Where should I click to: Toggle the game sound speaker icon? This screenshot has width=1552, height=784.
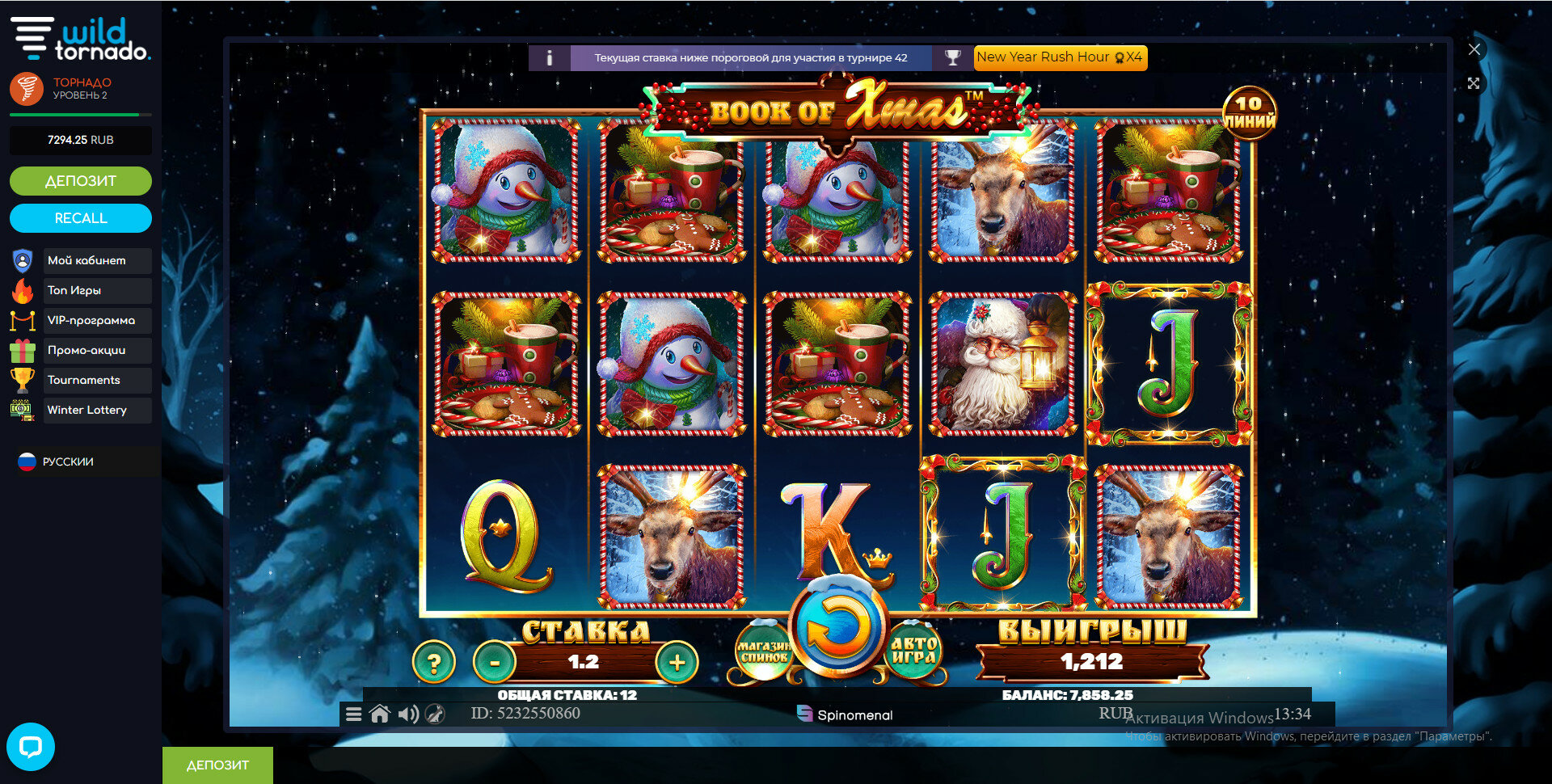point(408,714)
